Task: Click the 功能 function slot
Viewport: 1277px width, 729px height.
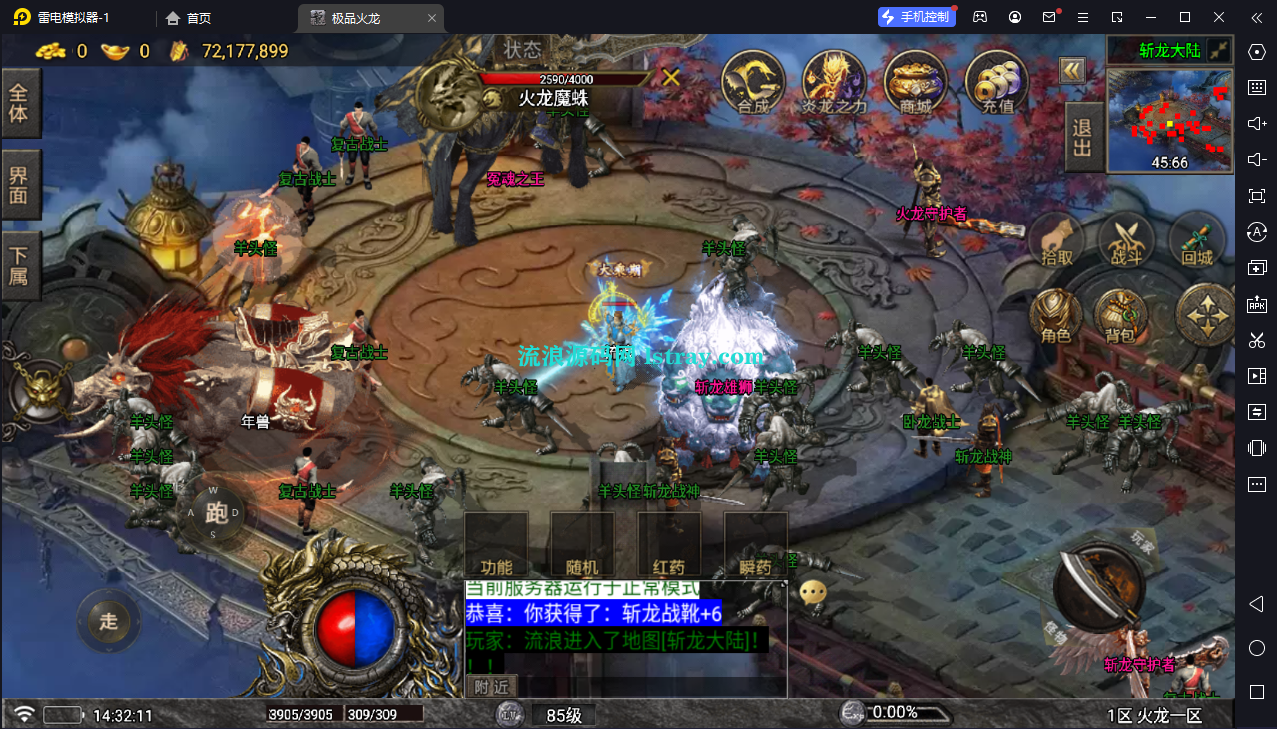Action: coord(496,546)
